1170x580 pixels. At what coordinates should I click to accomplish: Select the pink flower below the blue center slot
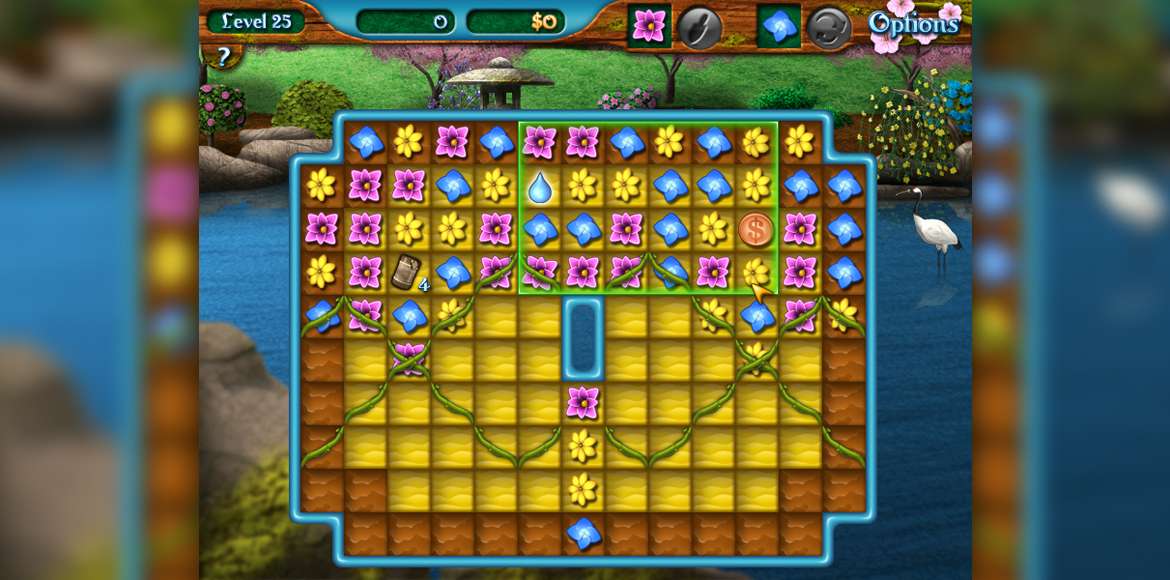pos(583,402)
